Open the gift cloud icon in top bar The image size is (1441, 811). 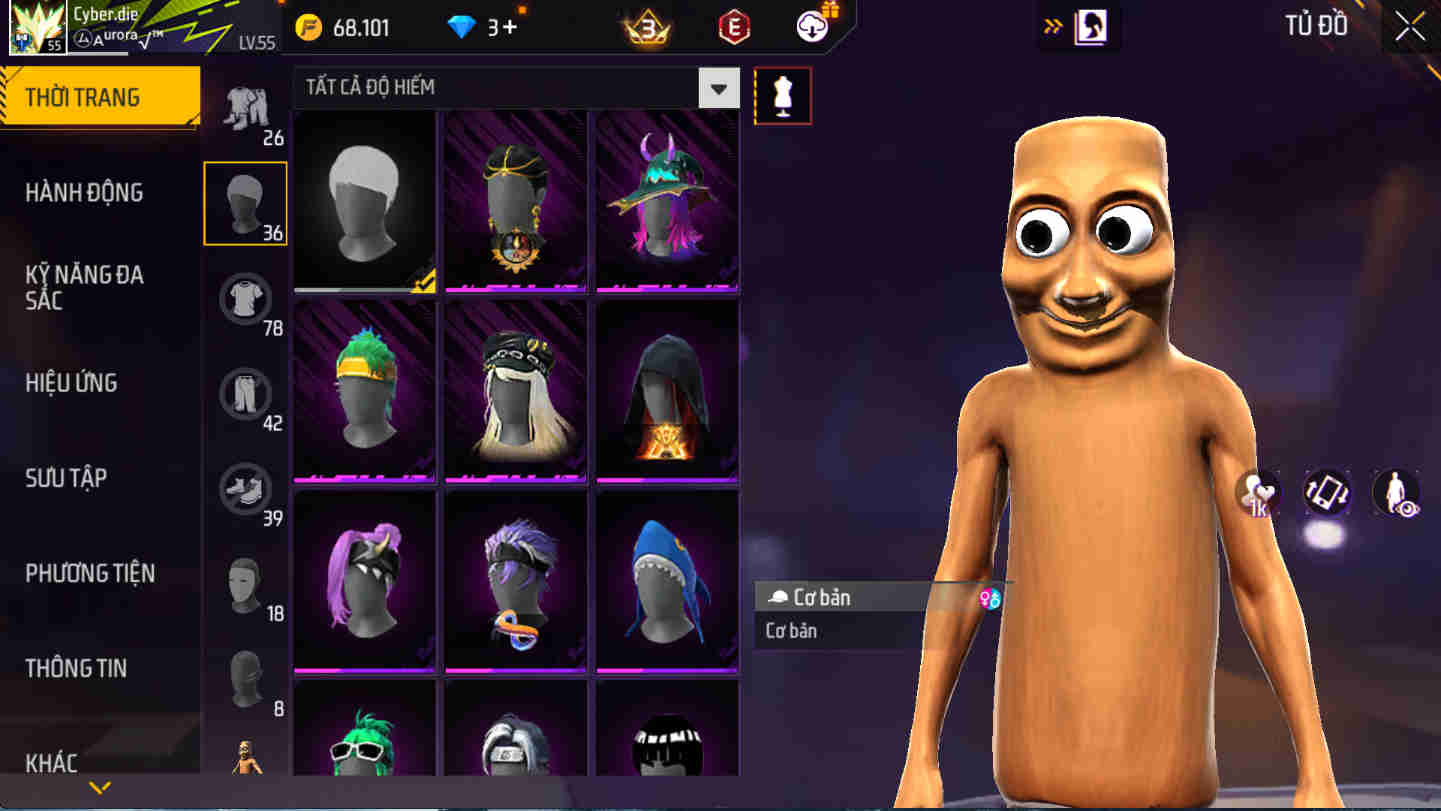point(810,27)
